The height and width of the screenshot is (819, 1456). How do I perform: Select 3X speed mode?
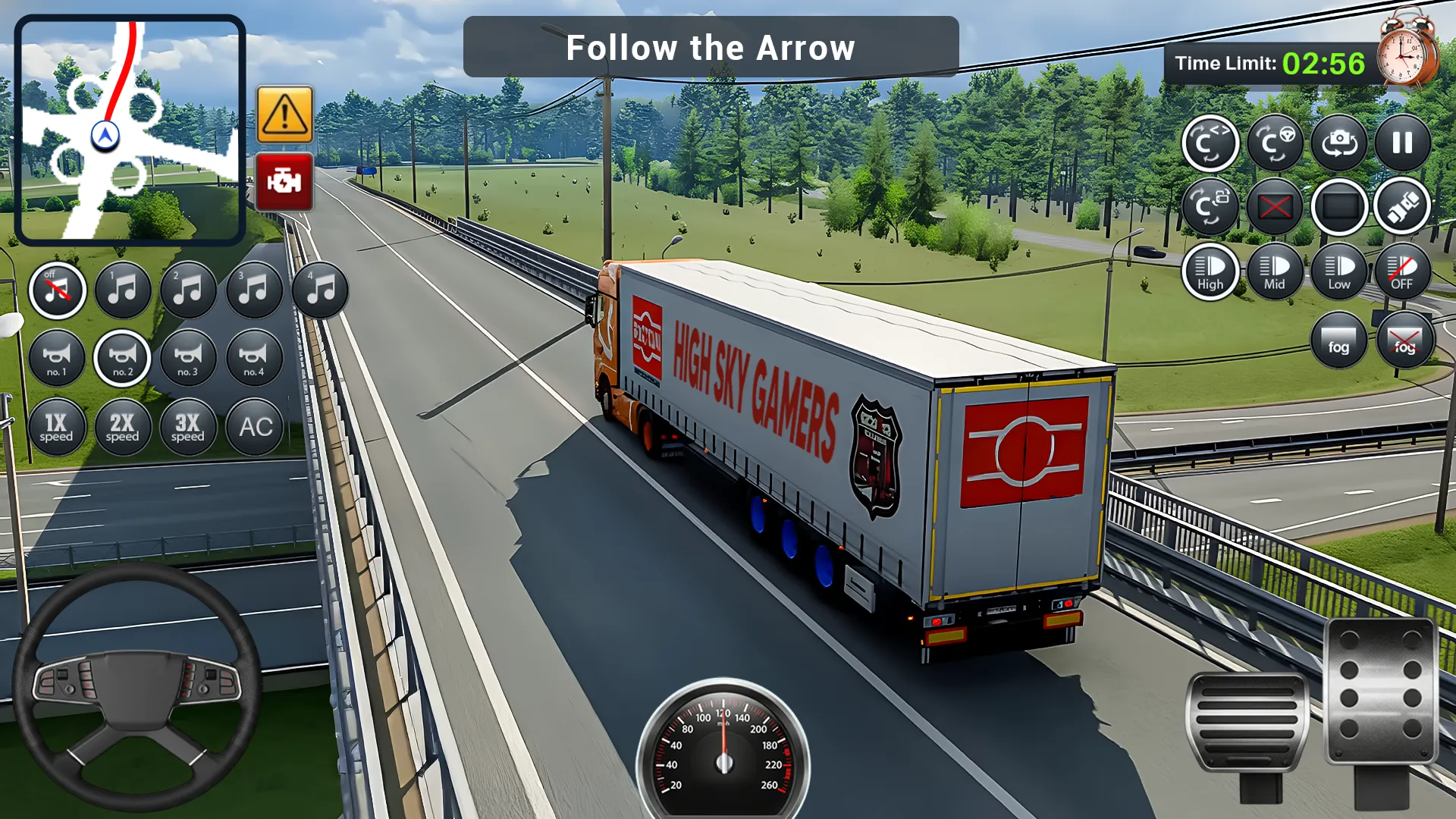coord(188,427)
